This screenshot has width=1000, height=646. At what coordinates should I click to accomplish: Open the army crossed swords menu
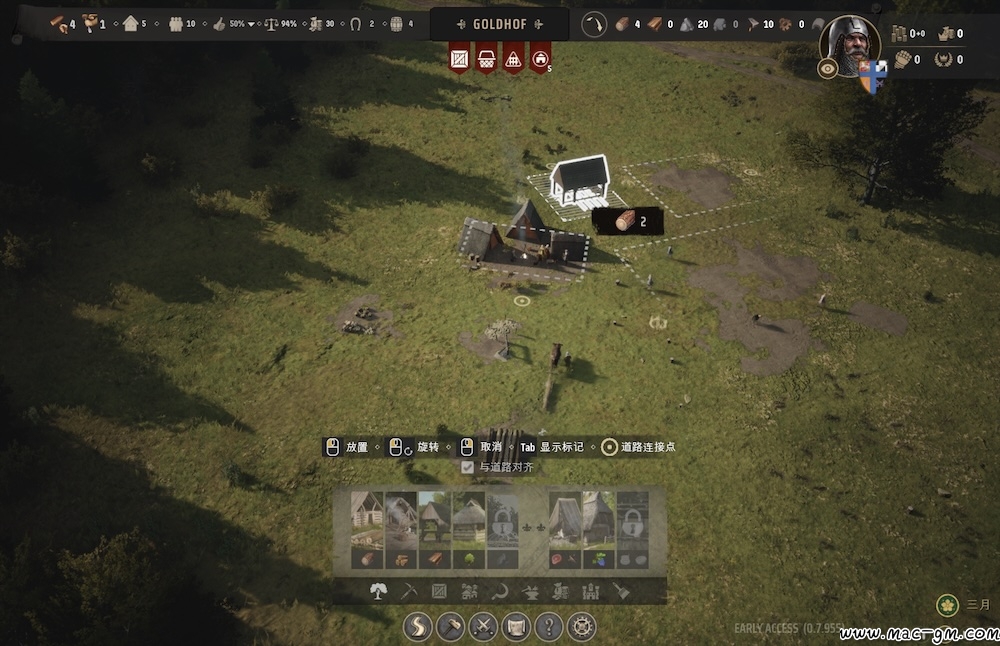(484, 627)
